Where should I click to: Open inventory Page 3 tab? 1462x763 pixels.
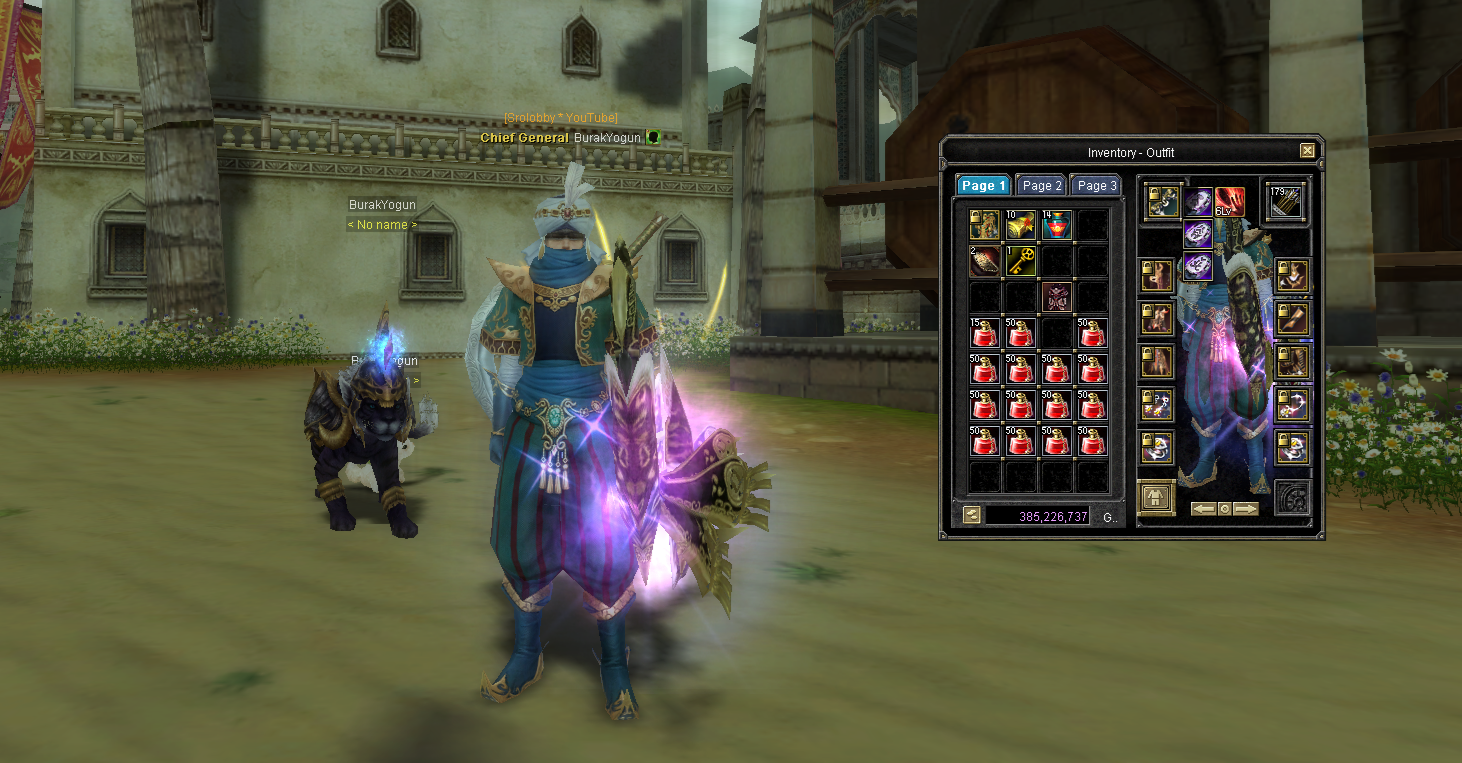(1096, 186)
